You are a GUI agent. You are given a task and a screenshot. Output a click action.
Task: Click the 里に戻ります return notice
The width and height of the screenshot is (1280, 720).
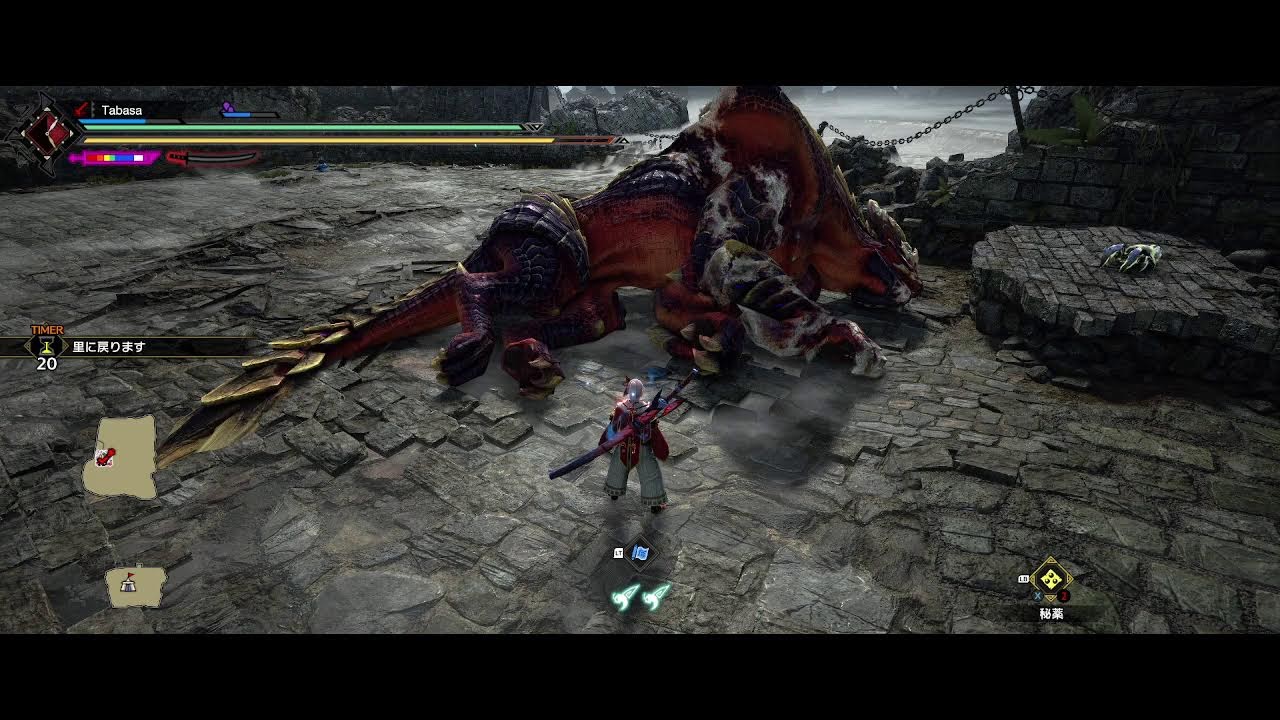coord(109,347)
